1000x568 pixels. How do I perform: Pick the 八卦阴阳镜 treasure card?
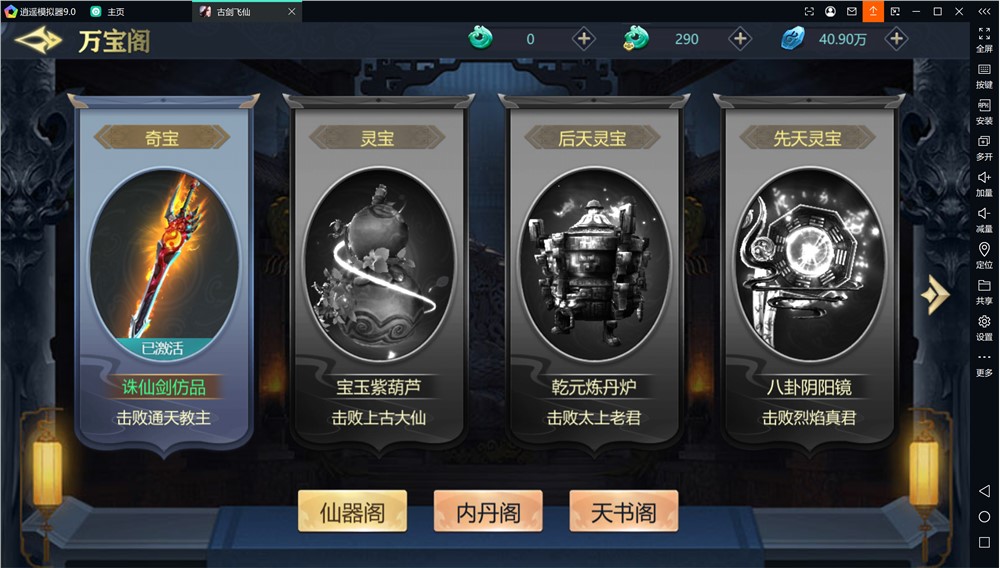(808, 270)
